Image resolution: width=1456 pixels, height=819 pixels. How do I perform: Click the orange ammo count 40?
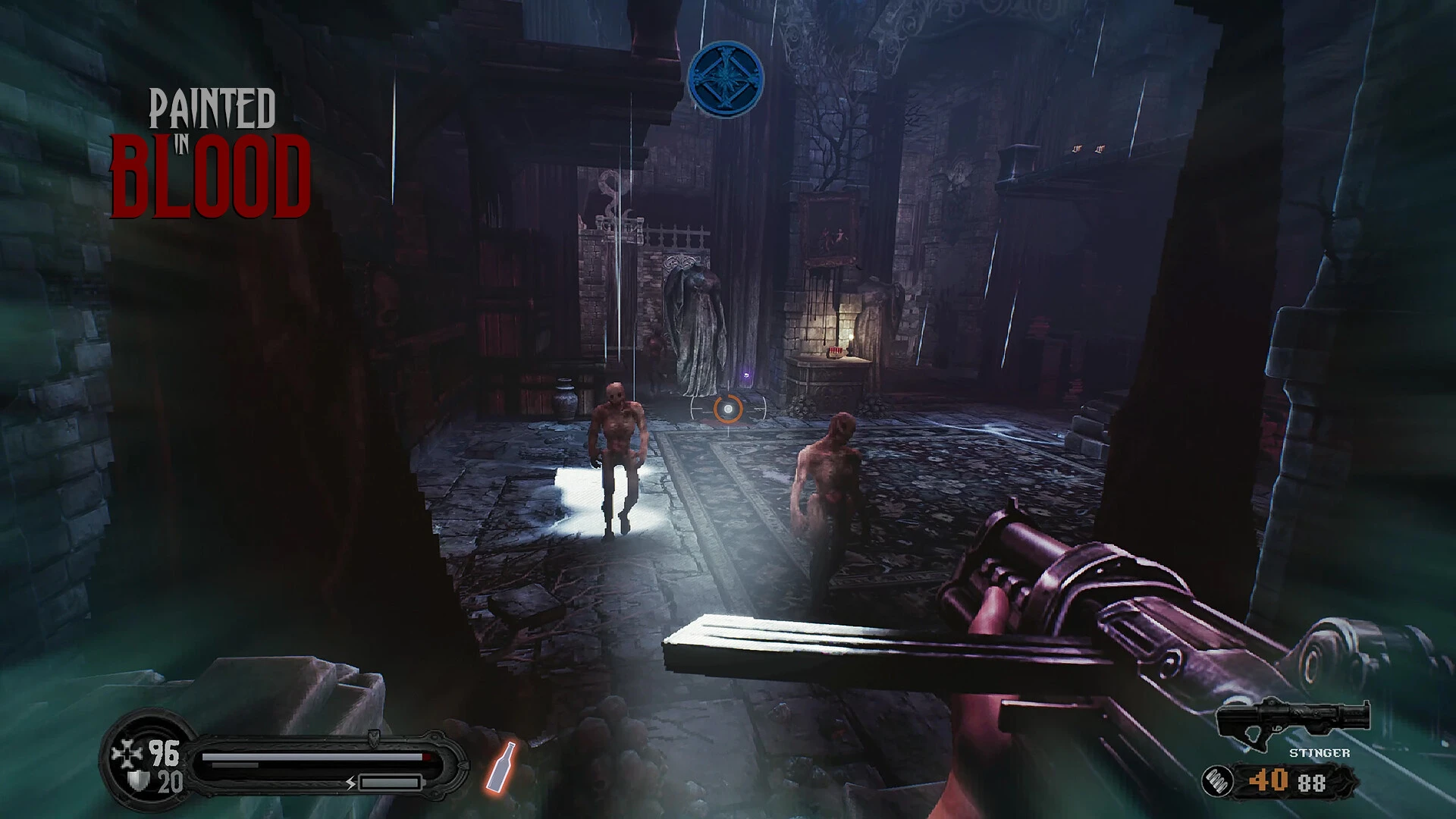pyautogui.click(x=1269, y=780)
